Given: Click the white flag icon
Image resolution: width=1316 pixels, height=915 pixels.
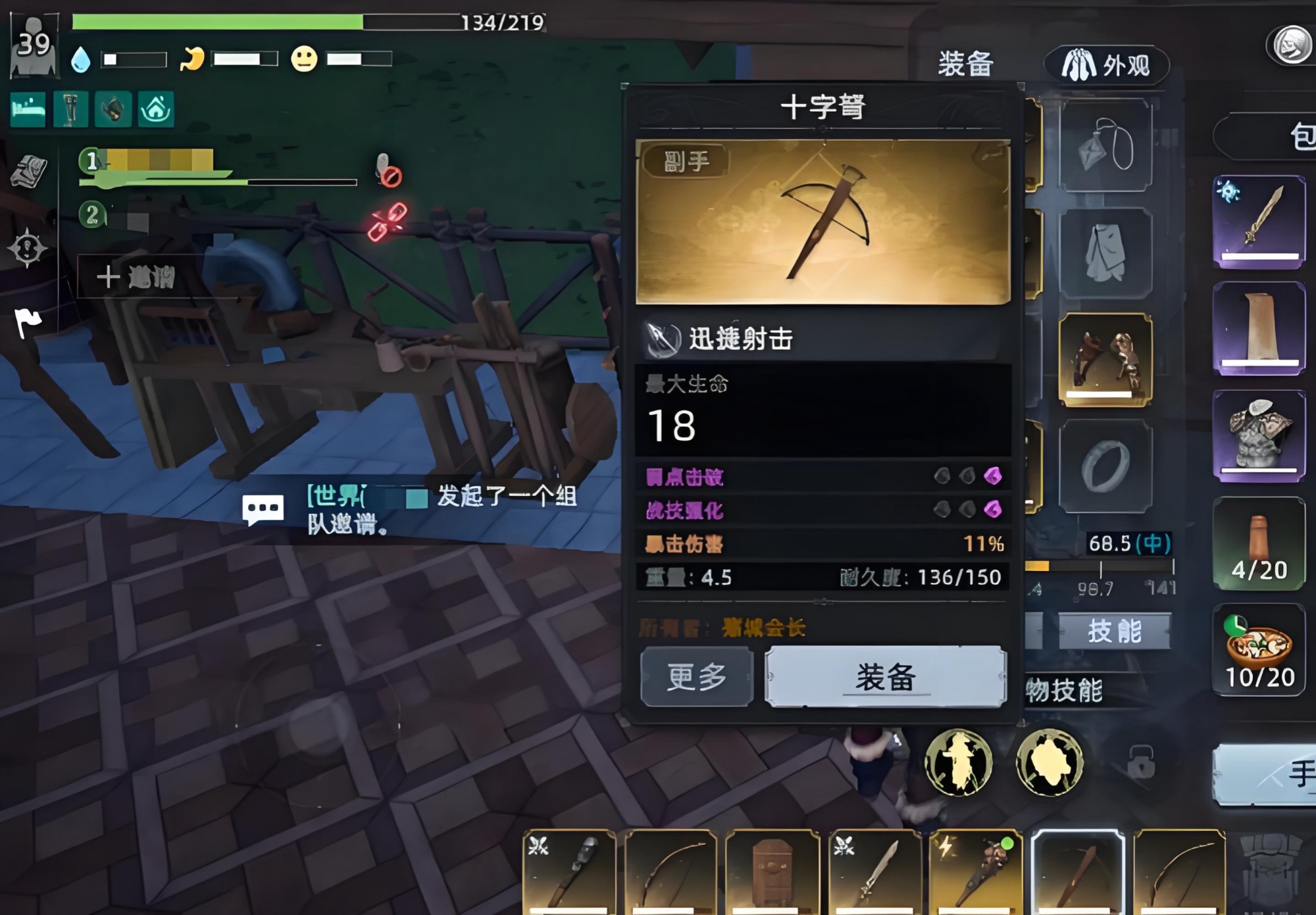Looking at the screenshot, I should point(28,322).
